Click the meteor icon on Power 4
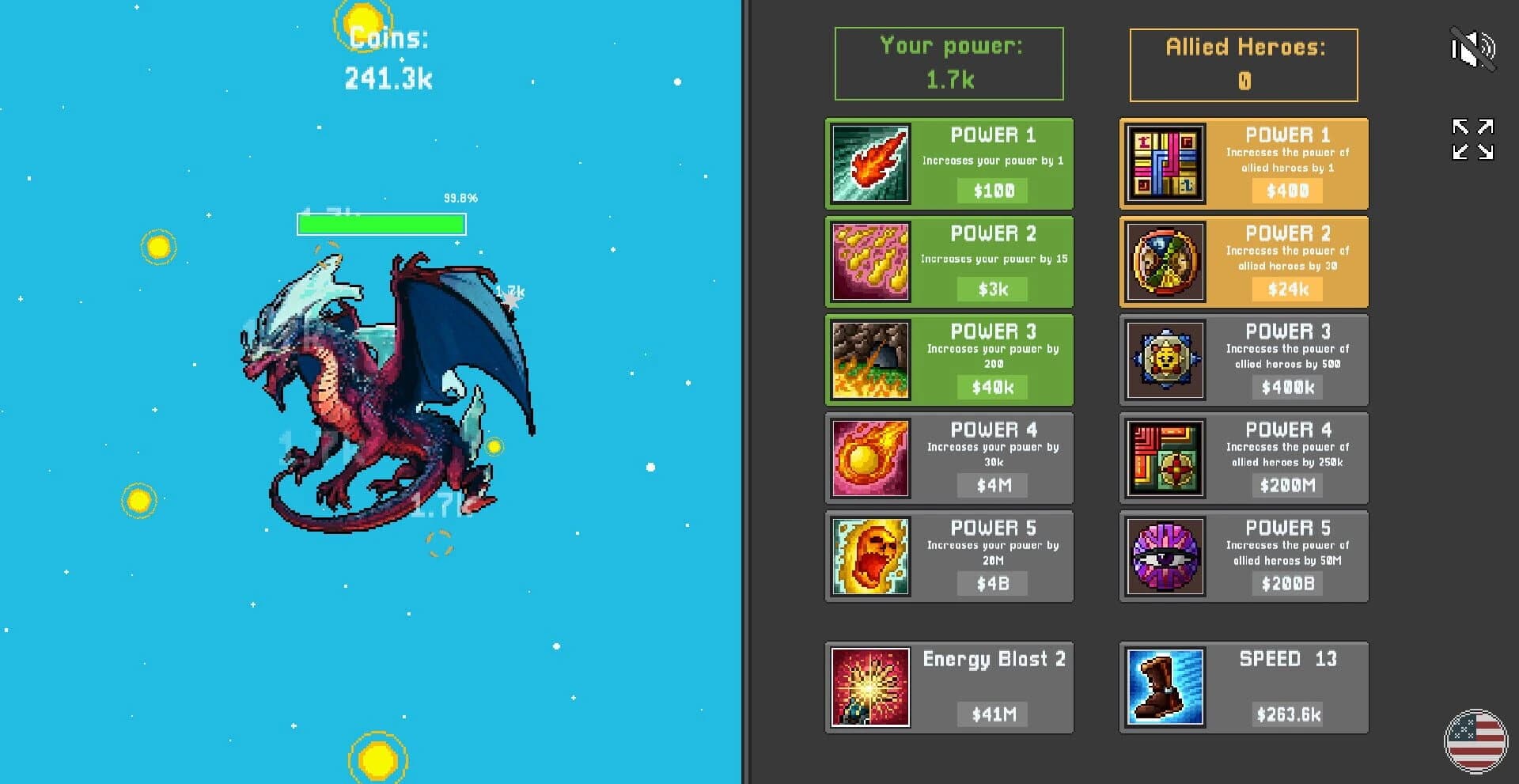Image resolution: width=1519 pixels, height=784 pixels. (x=869, y=457)
